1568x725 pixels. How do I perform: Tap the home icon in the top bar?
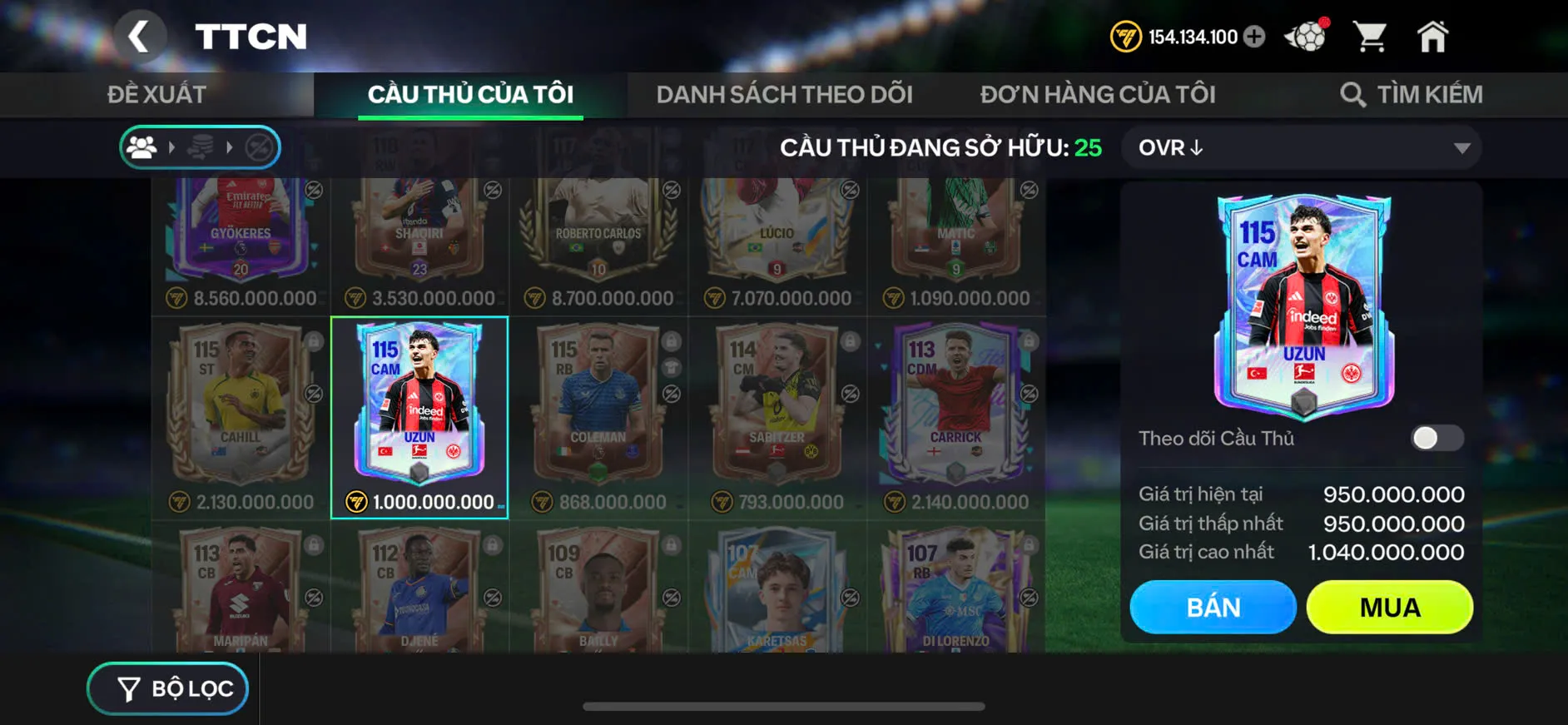point(1434,36)
